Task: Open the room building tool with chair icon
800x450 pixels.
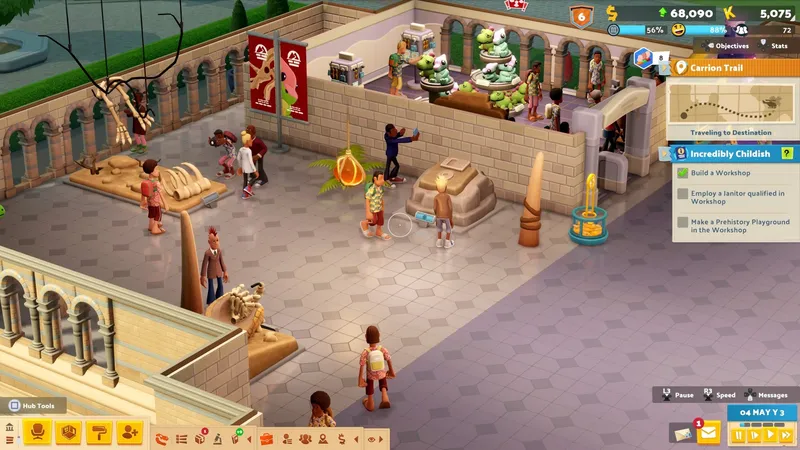Action: (38, 432)
